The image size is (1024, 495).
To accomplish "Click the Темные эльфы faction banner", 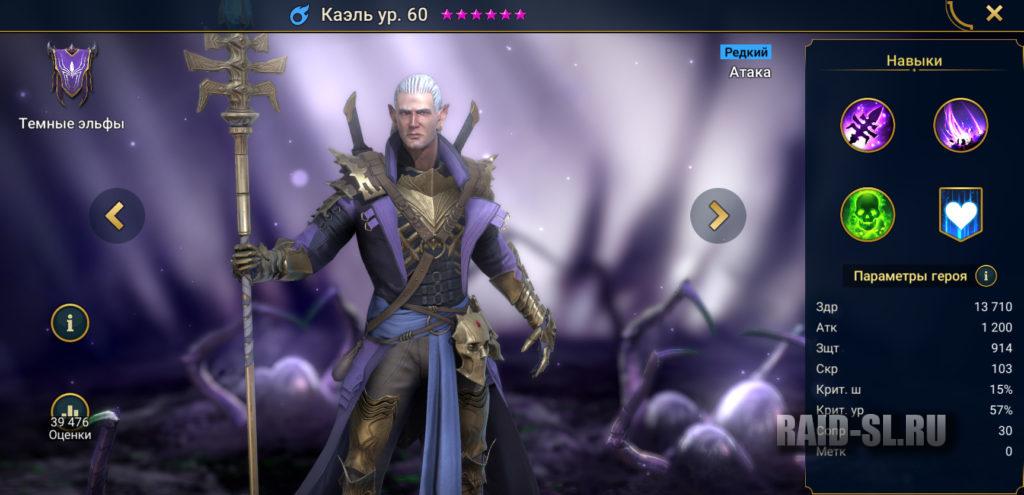I will [x=71, y=75].
